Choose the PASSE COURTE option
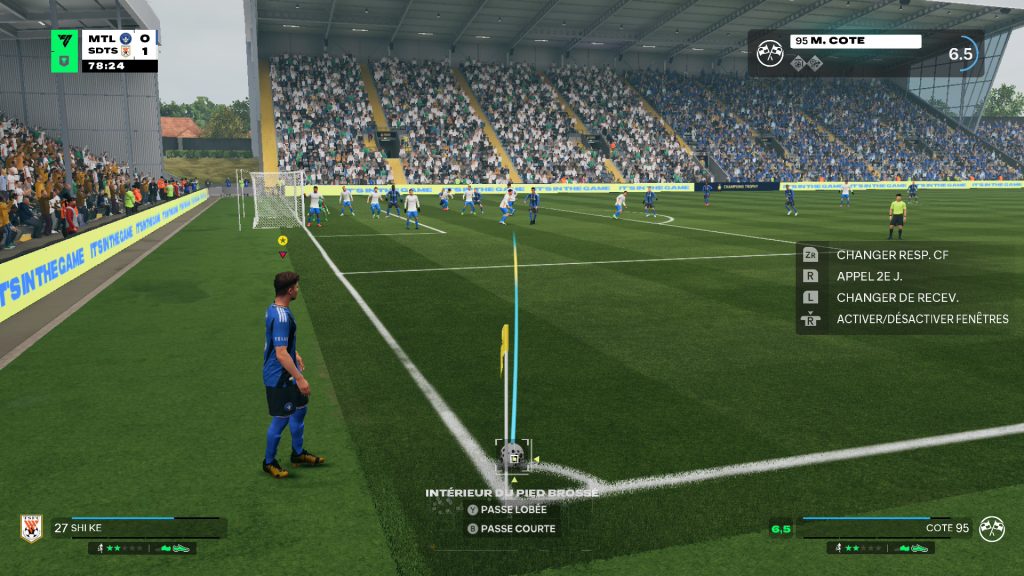The image size is (1024, 576). pyautogui.click(x=517, y=529)
